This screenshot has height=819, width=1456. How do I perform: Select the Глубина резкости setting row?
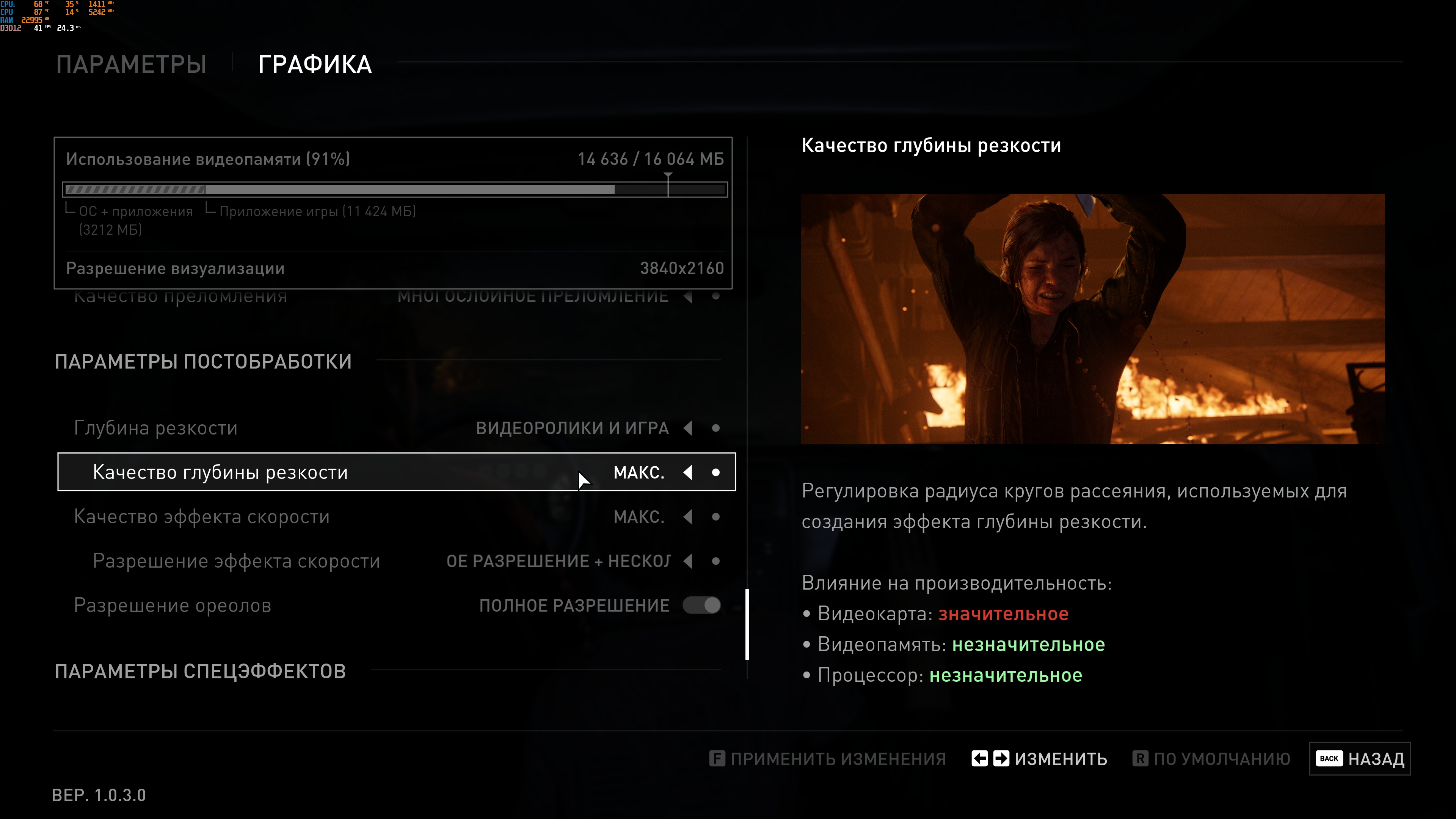click(156, 428)
